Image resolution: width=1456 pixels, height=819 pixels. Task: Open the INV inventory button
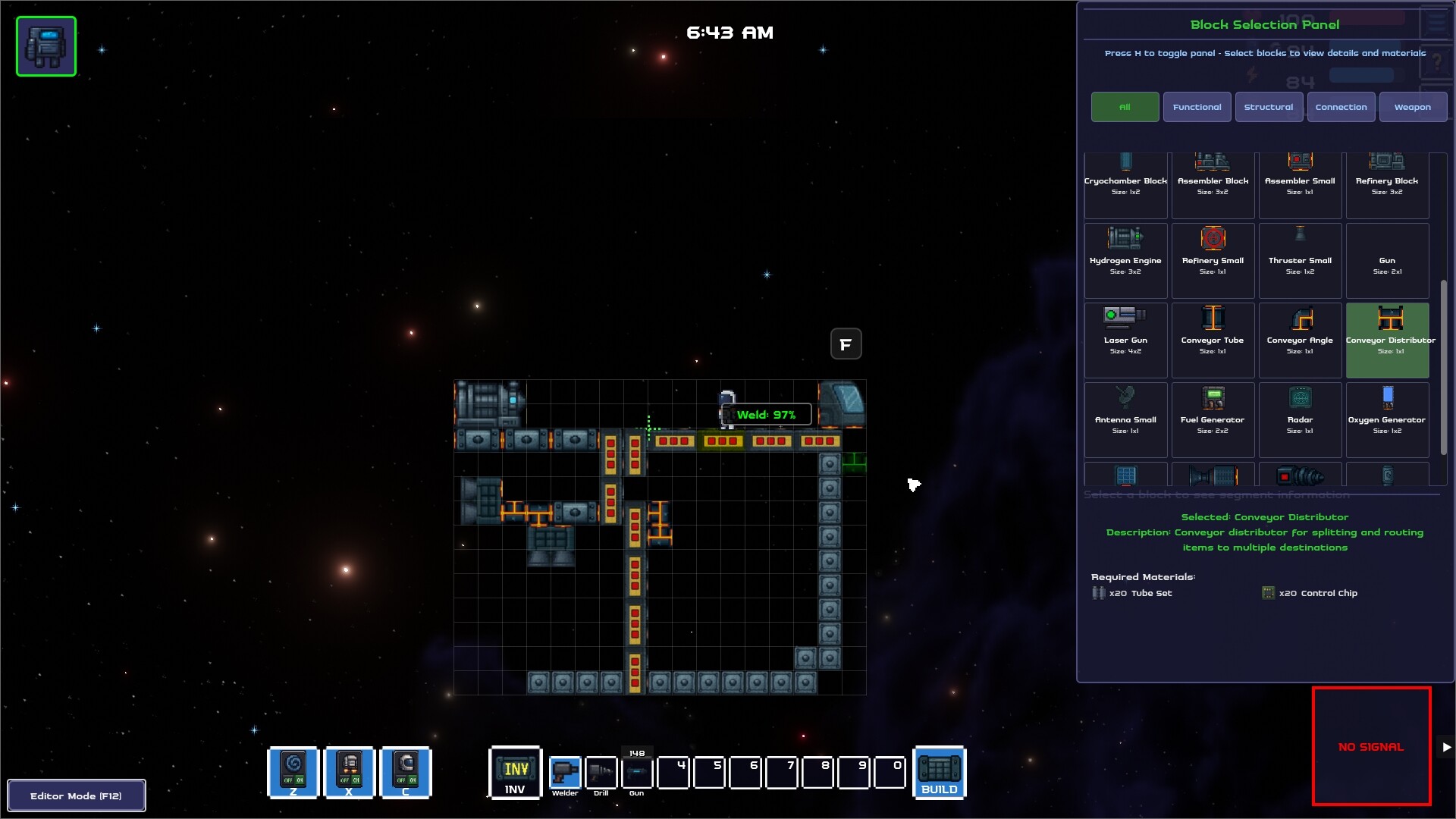pos(516,773)
